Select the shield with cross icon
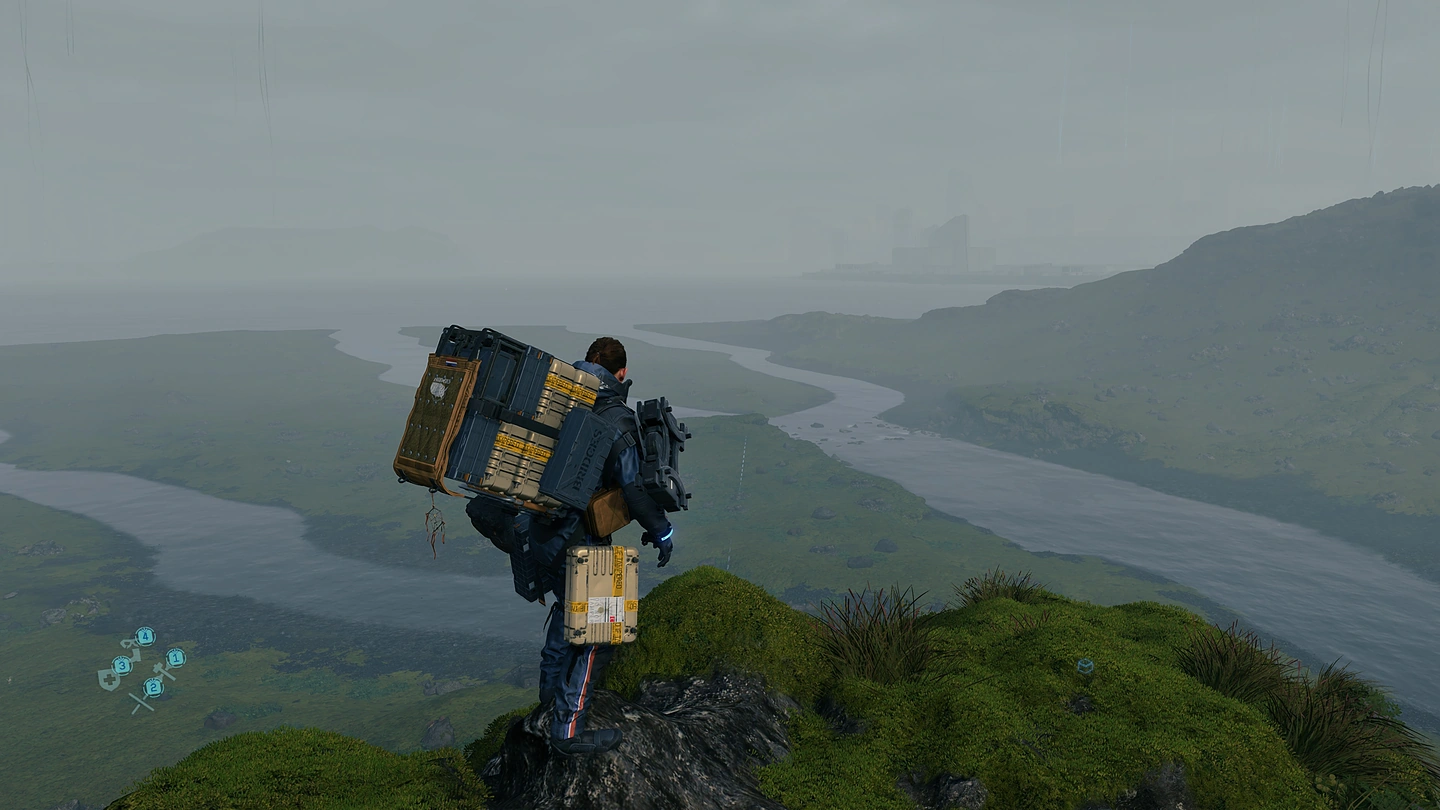The width and height of the screenshot is (1440, 810). 107,679
